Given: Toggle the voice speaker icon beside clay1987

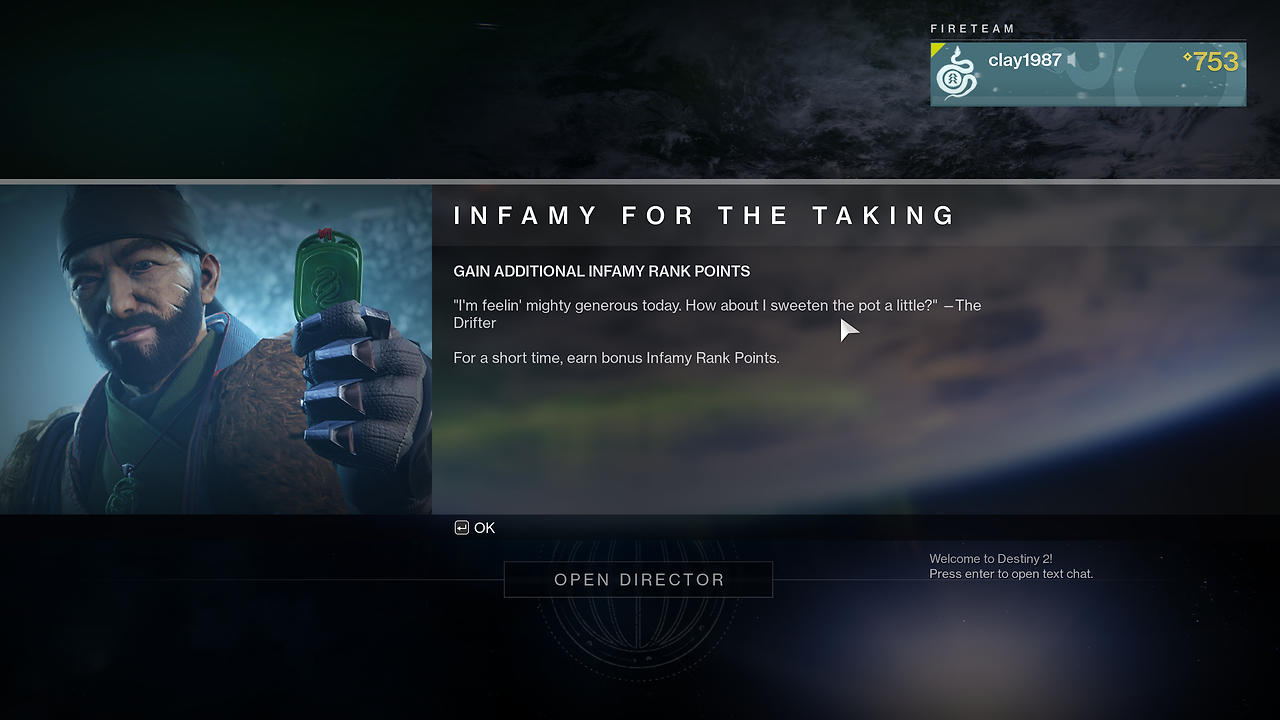Looking at the screenshot, I should 1072,61.
